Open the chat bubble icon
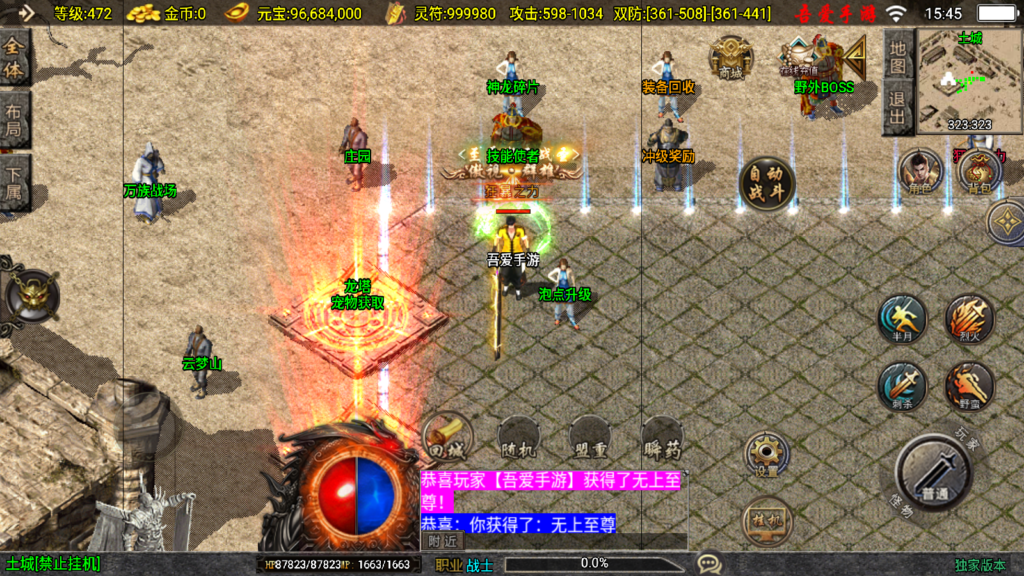This screenshot has width=1024, height=576. pos(708,564)
